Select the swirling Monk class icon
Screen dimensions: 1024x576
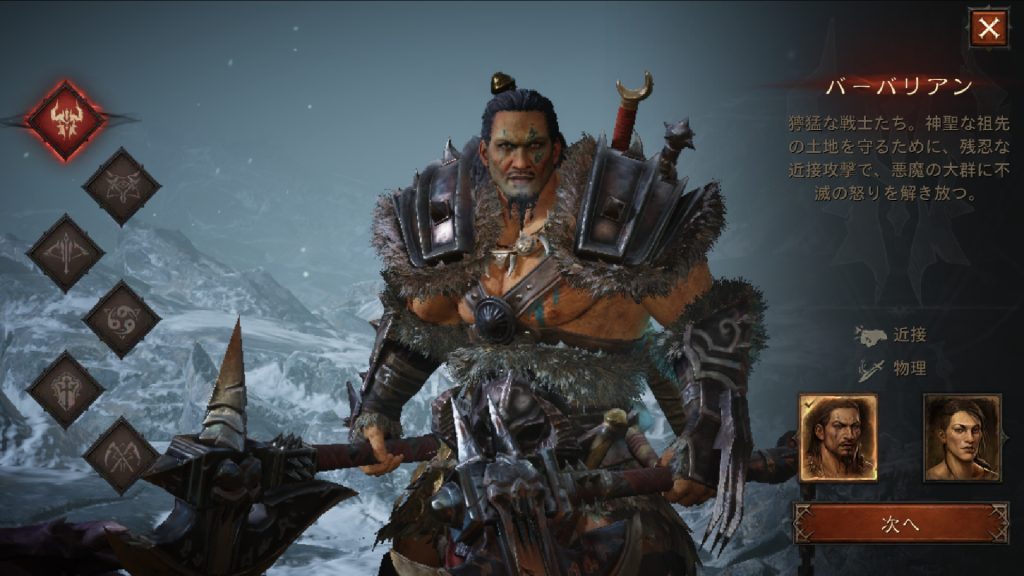(121, 319)
